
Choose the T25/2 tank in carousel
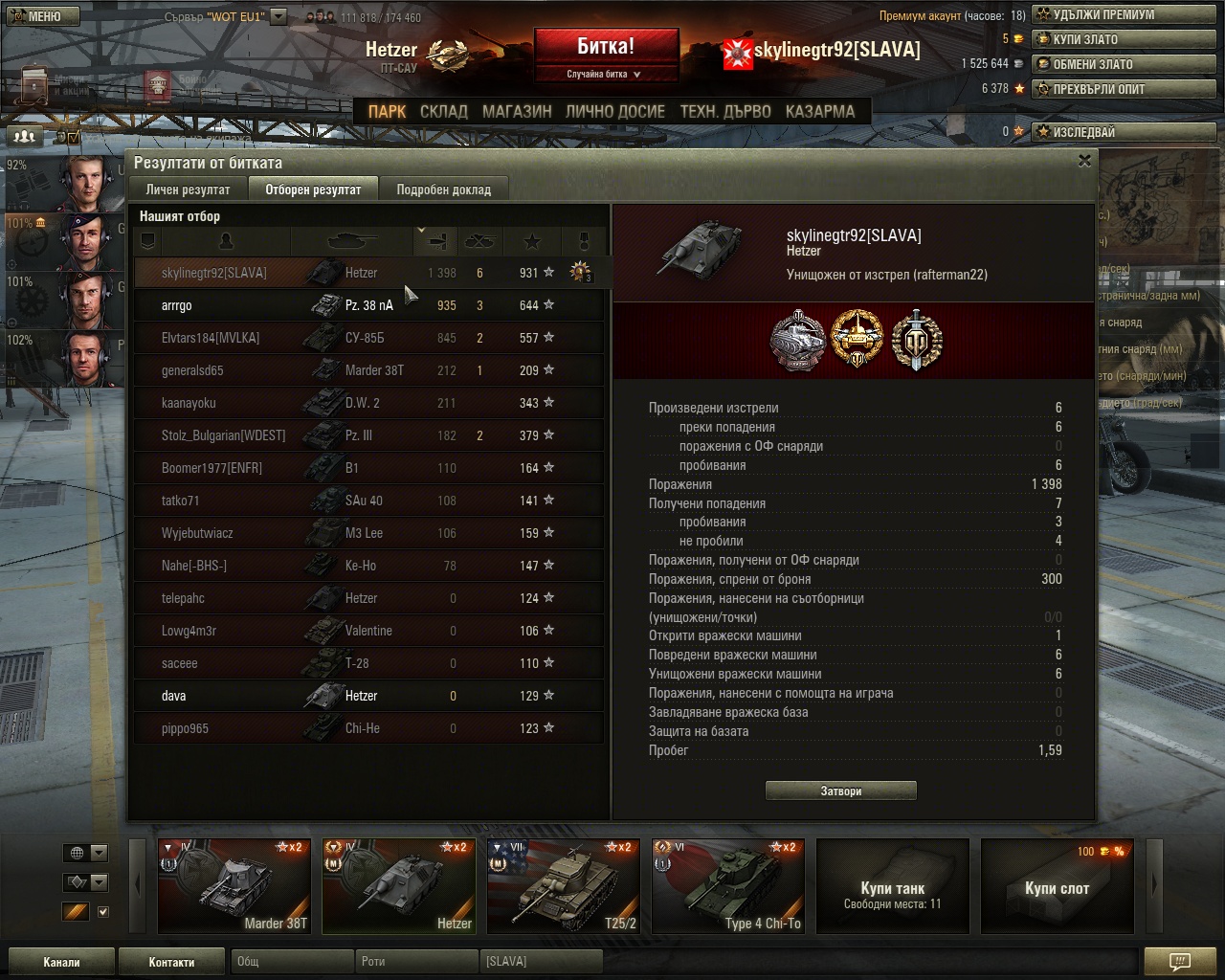564,885
